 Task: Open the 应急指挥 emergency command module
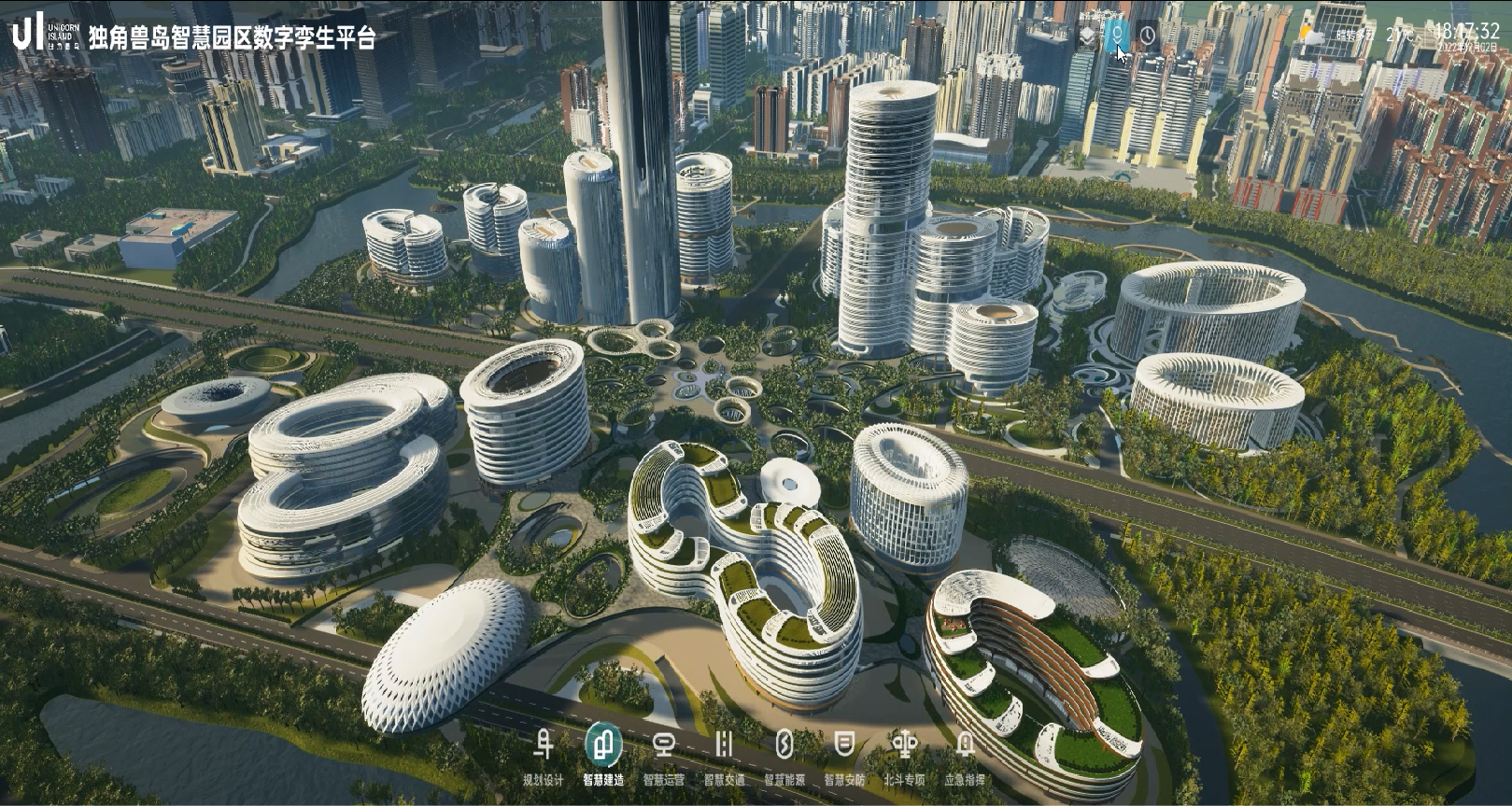click(x=965, y=747)
